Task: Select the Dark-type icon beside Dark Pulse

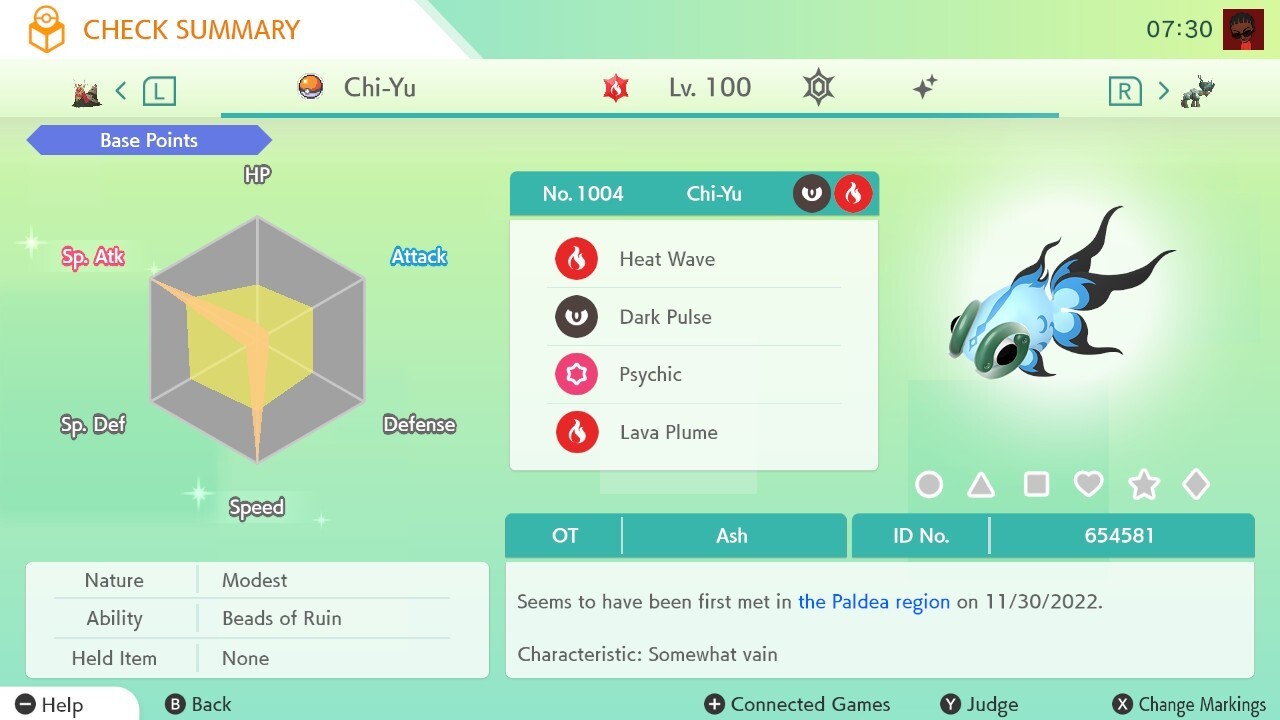Action: [x=577, y=316]
